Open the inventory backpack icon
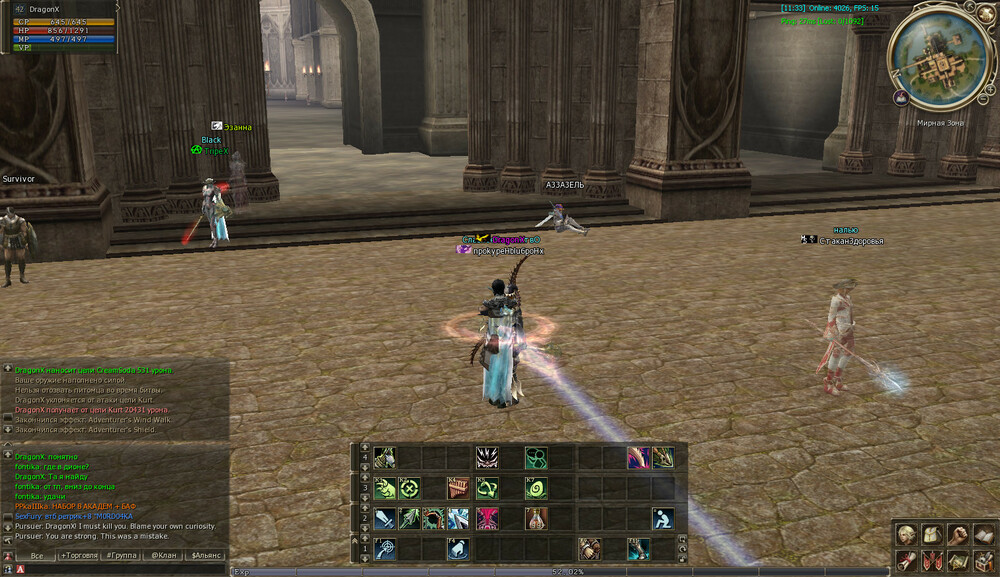The width and height of the screenshot is (1000, 577). (x=931, y=535)
